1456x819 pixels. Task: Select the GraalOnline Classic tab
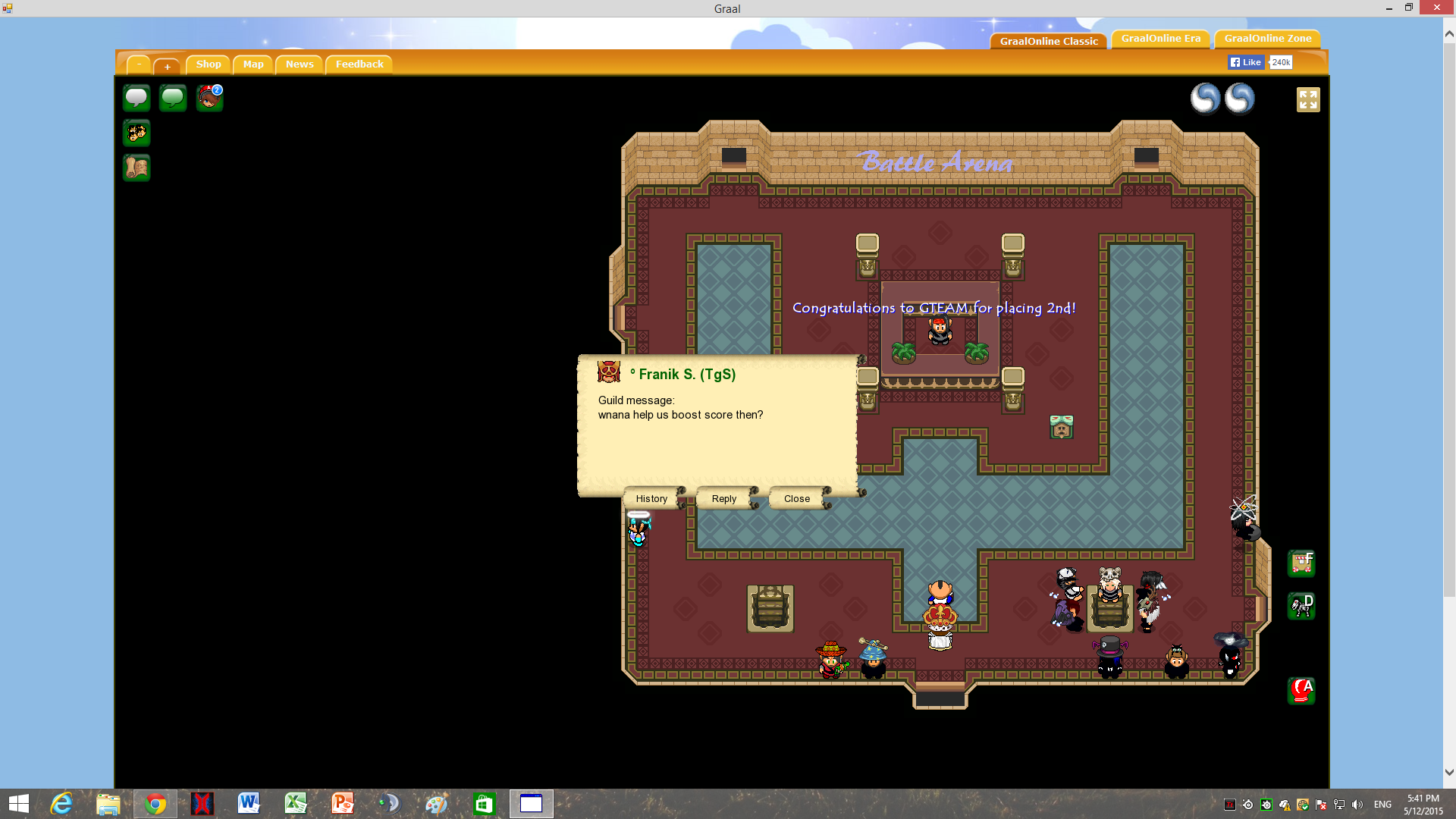(x=1049, y=41)
